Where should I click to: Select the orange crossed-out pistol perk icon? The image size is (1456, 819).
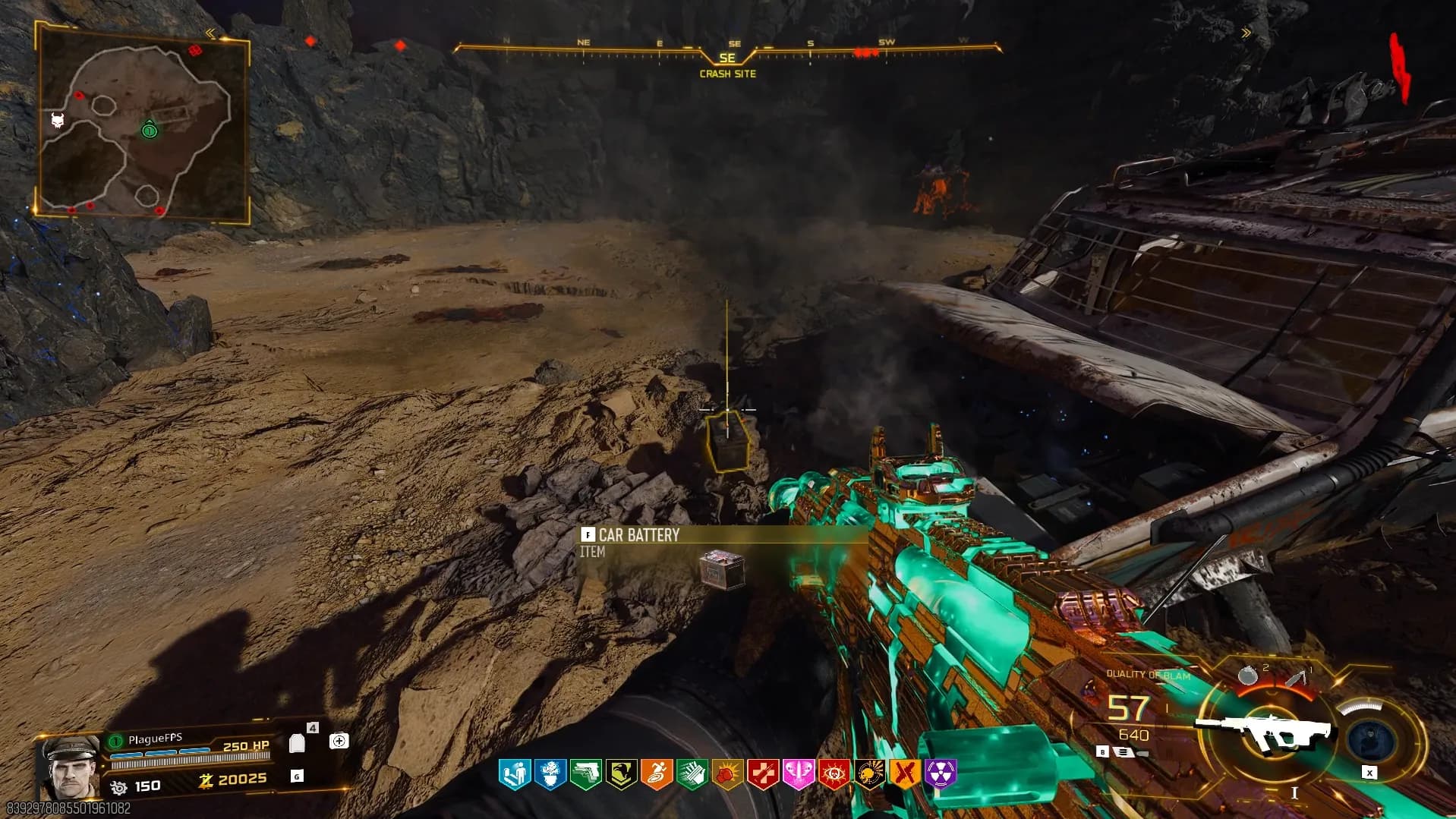905,774
